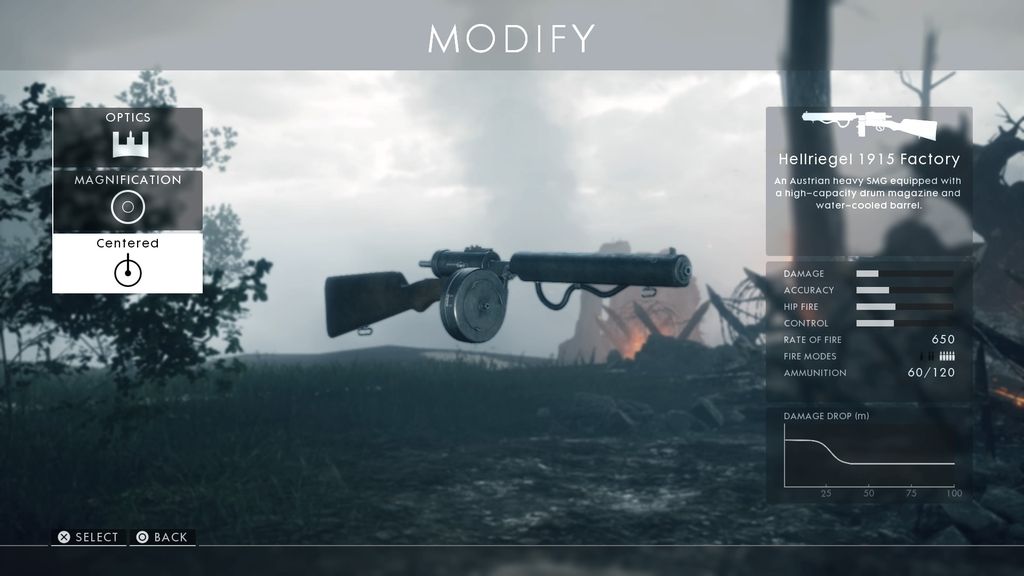Viewport: 1024px width, 576px height.
Task: Open the Optics customization option
Action: (x=127, y=137)
